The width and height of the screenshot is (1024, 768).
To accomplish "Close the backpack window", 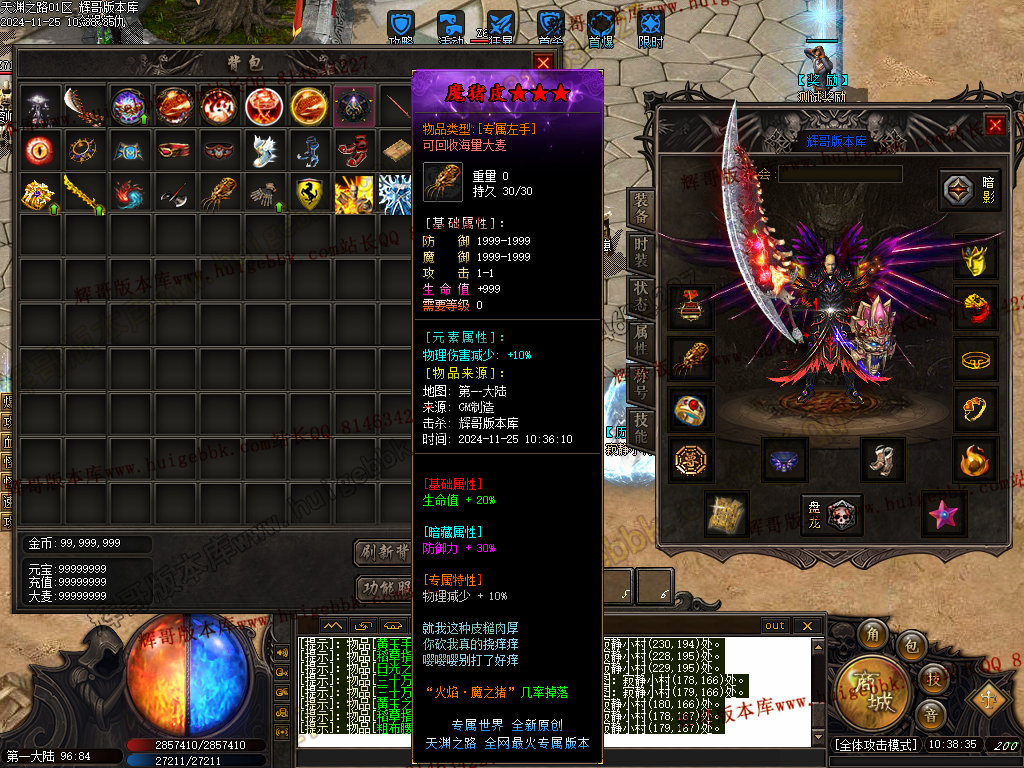I will point(543,62).
